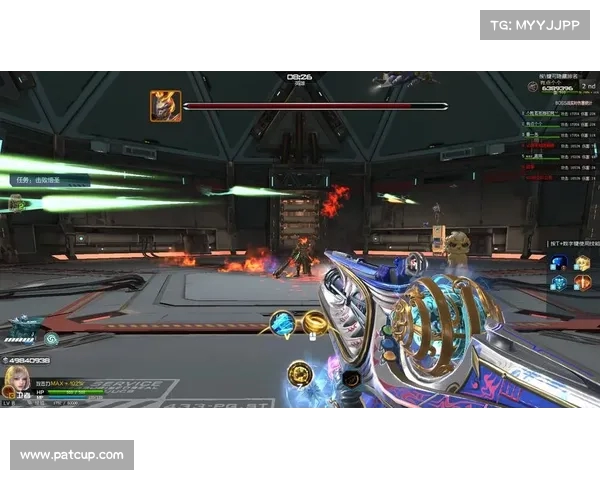This screenshot has width=600, height=480.
Task: Select the blue gem squad skill
Action: click(x=559, y=263)
